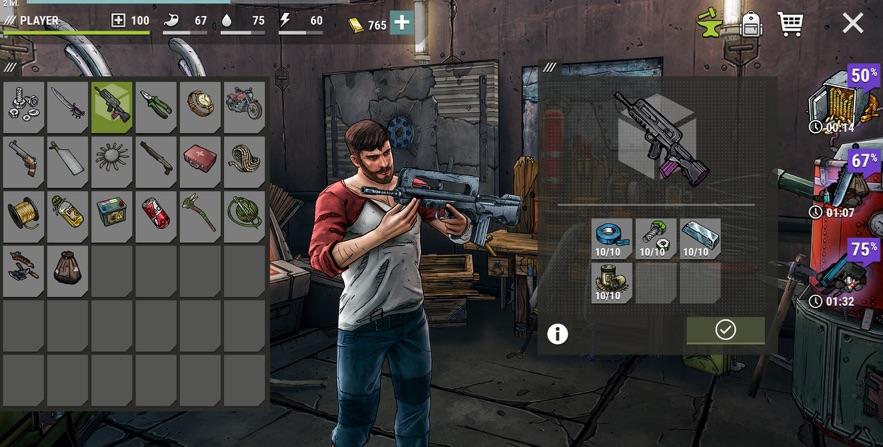The width and height of the screenshot is (883, 447).
Task: Select the green anvil crafting icon
Action: click(711, 23)
